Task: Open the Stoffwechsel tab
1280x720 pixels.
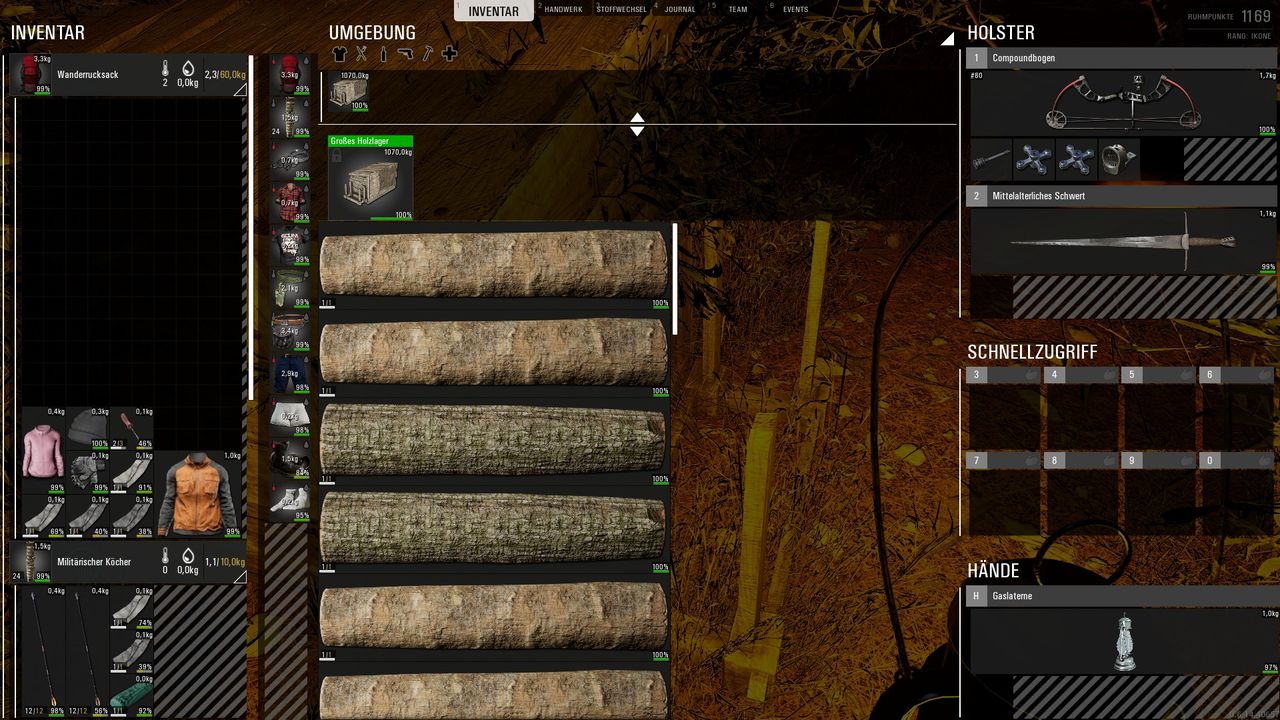Action: click(x=621, y=10)
